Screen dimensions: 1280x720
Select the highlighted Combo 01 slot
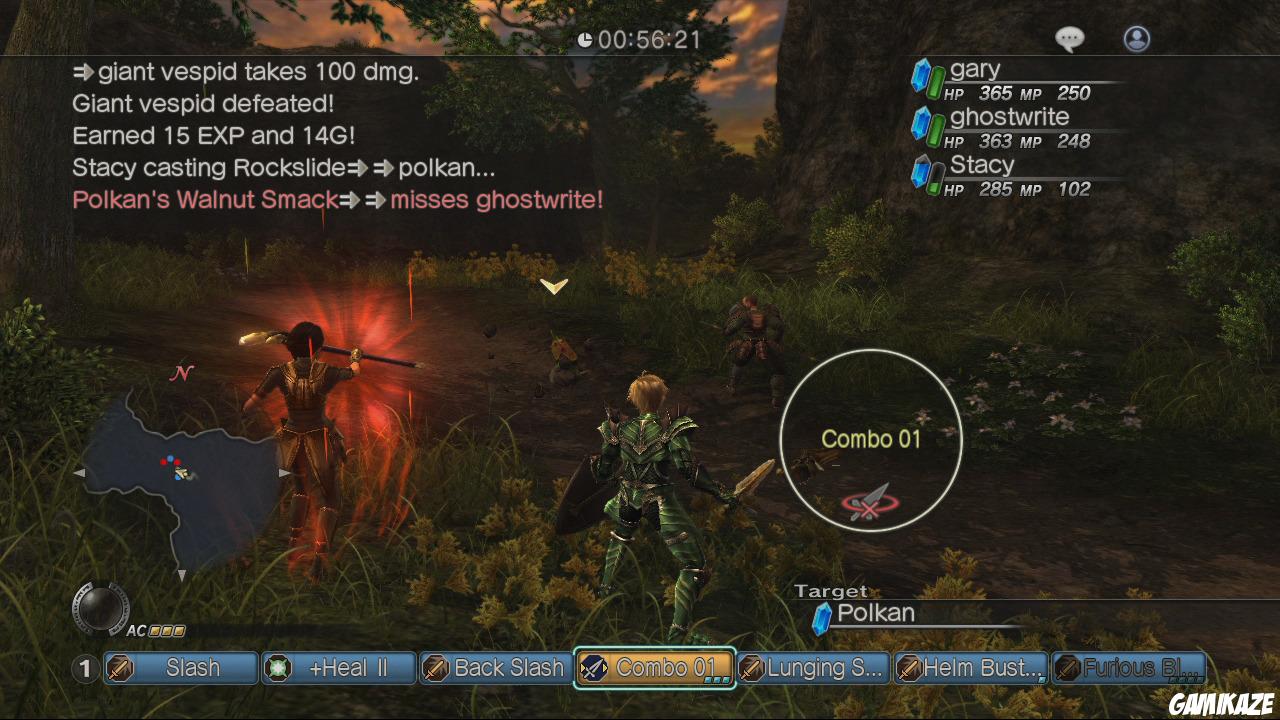click(655, 668)
